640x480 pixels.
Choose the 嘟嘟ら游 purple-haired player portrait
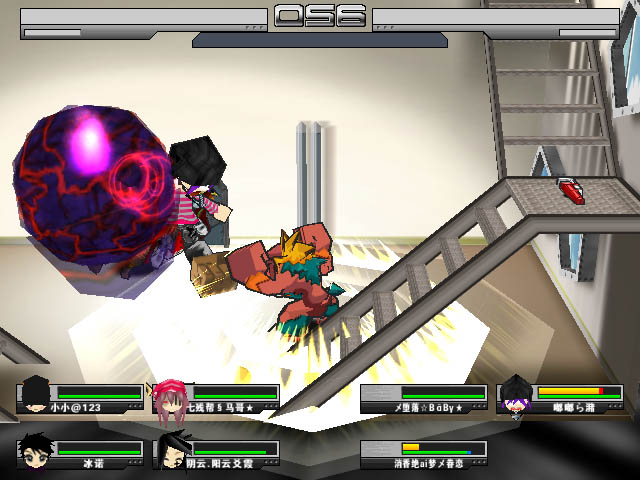tap(515, 396)
